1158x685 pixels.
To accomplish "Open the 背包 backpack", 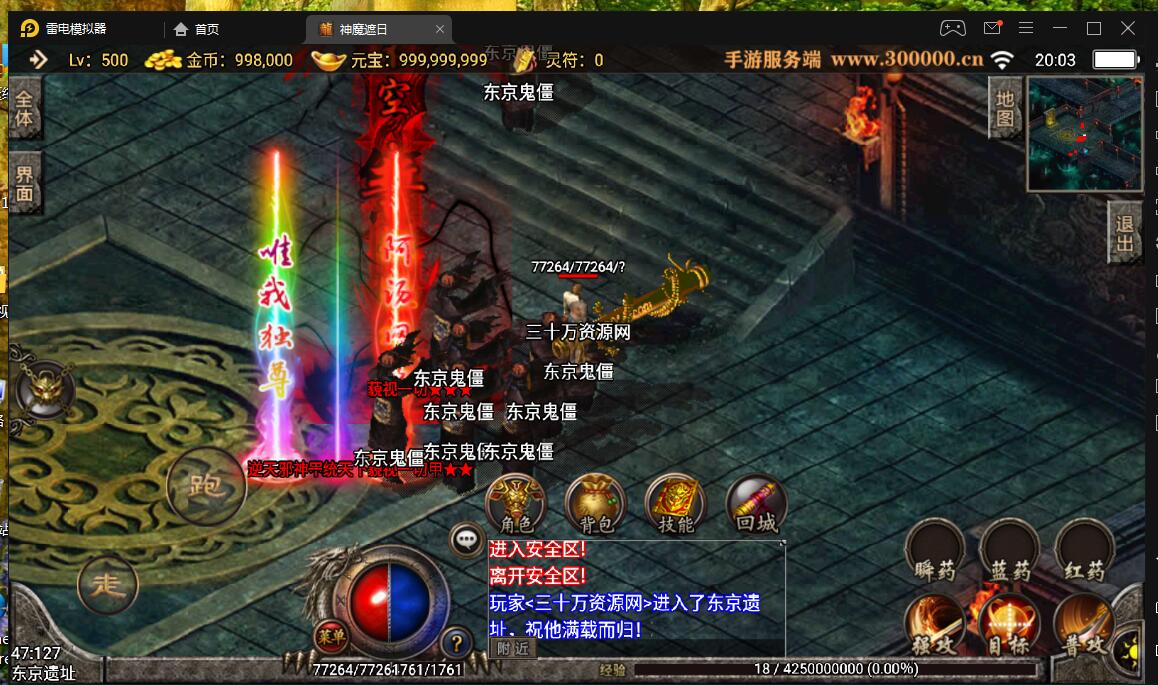I will pyautogui.click(x=595, y=503).
